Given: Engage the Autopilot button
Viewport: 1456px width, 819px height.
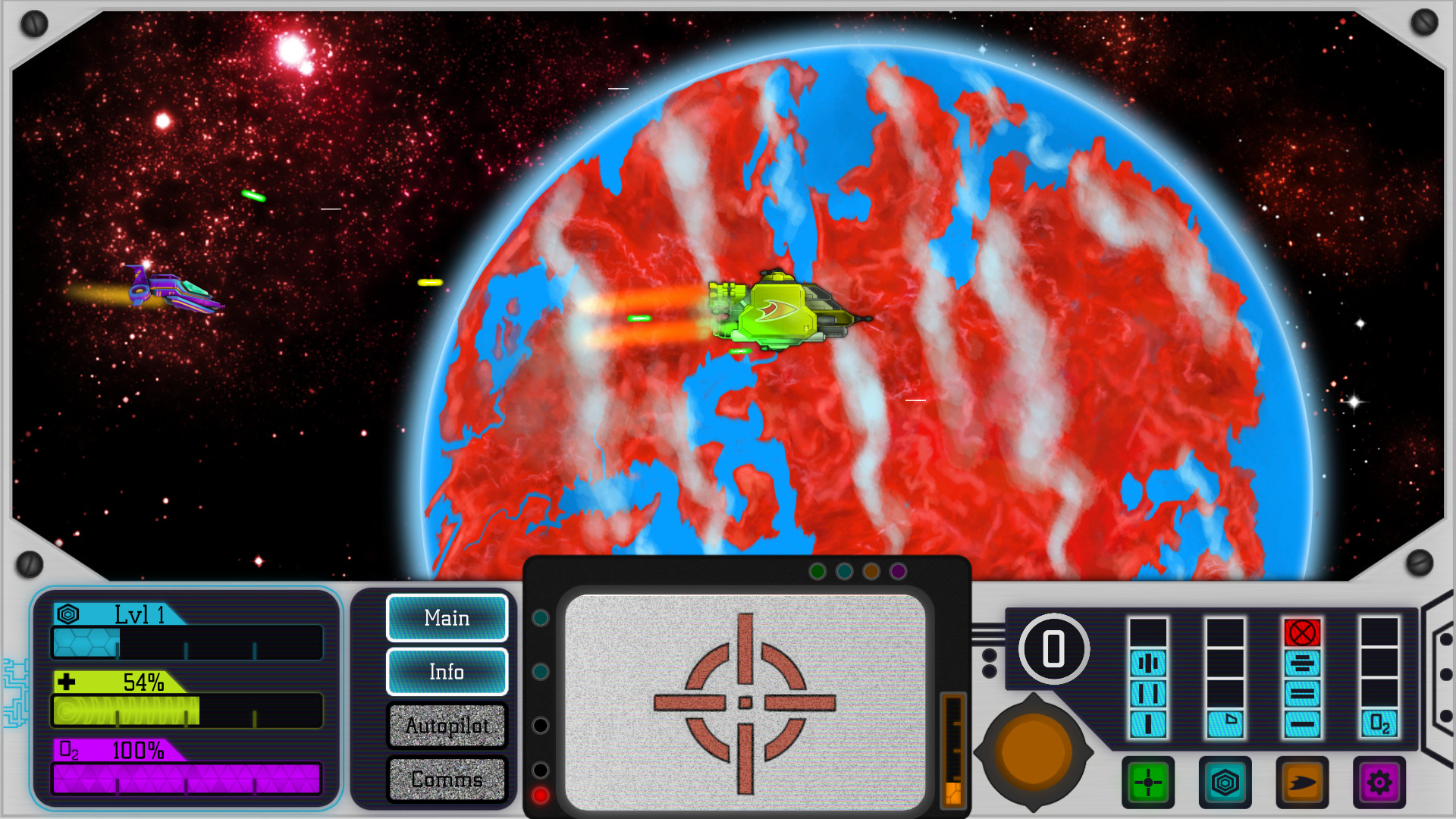Looking at the screenshot, I should pos(447,726).
